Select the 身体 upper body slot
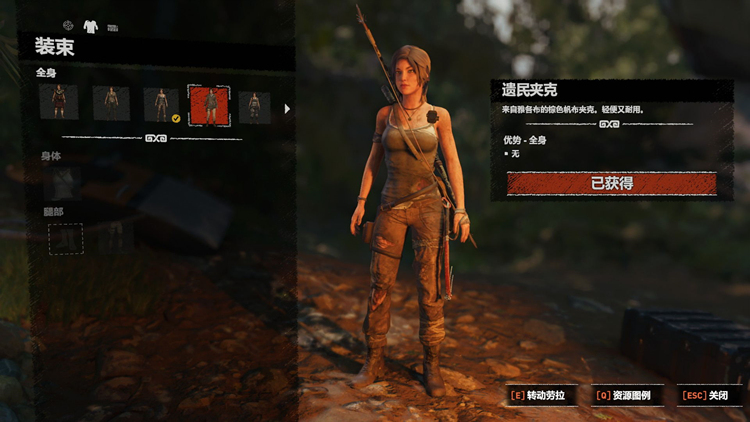The height and width of the screenshot is (422, 750). [65, 182]
